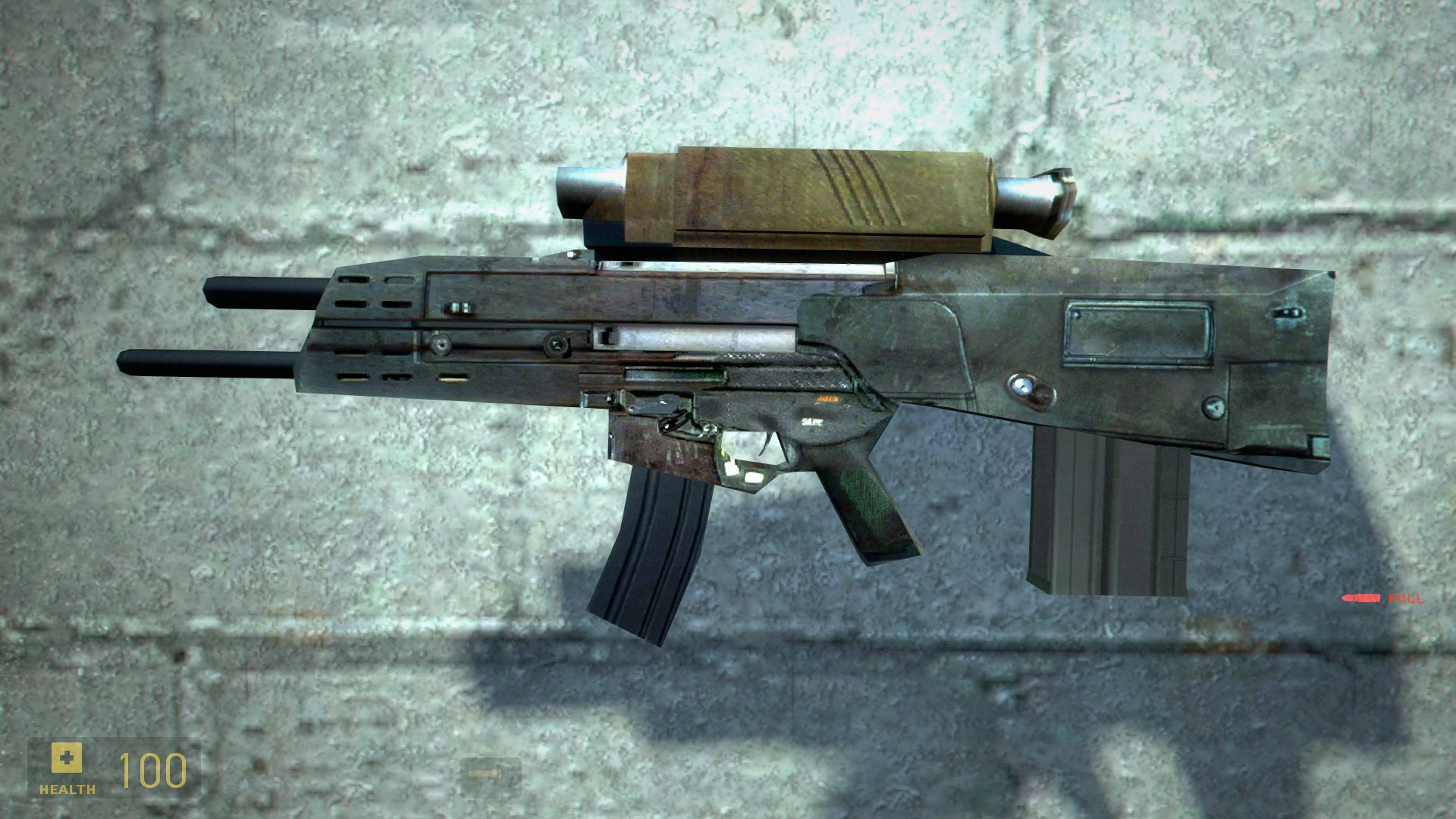Click the orange fire-mode marking above the grip

pos(827,399)
